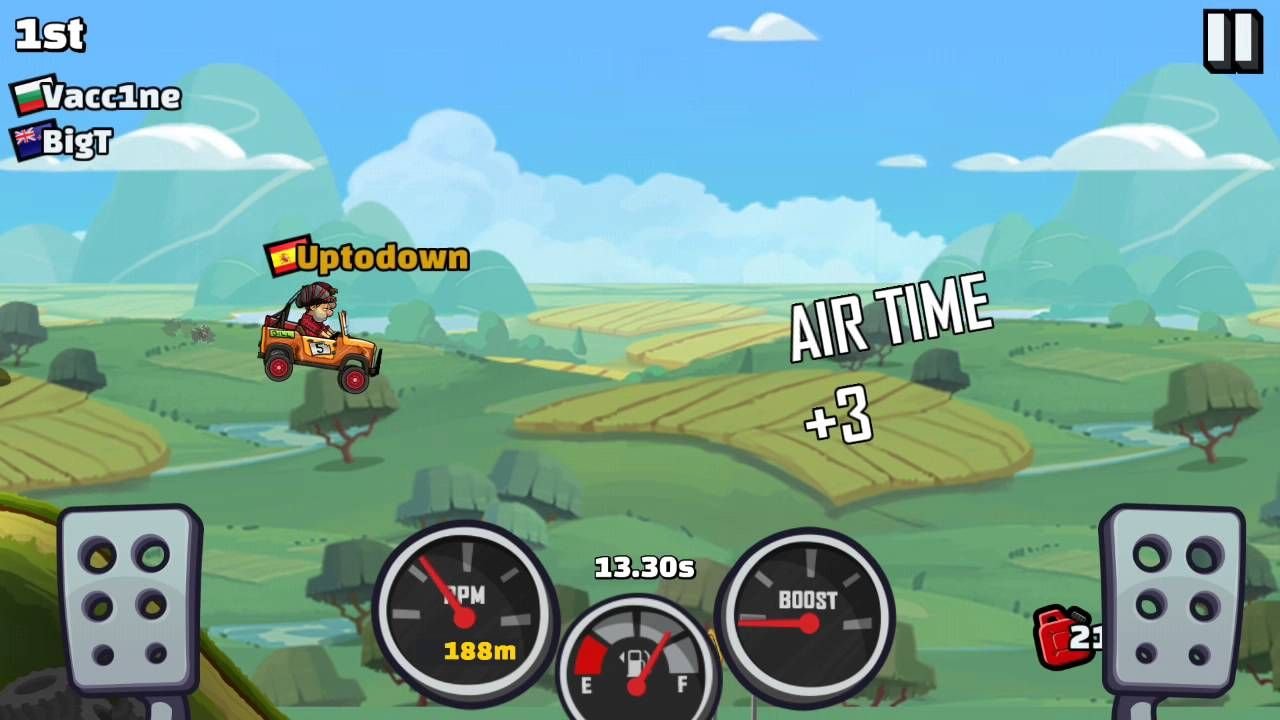
Task: Pause the race
Action: (1231, 40)
